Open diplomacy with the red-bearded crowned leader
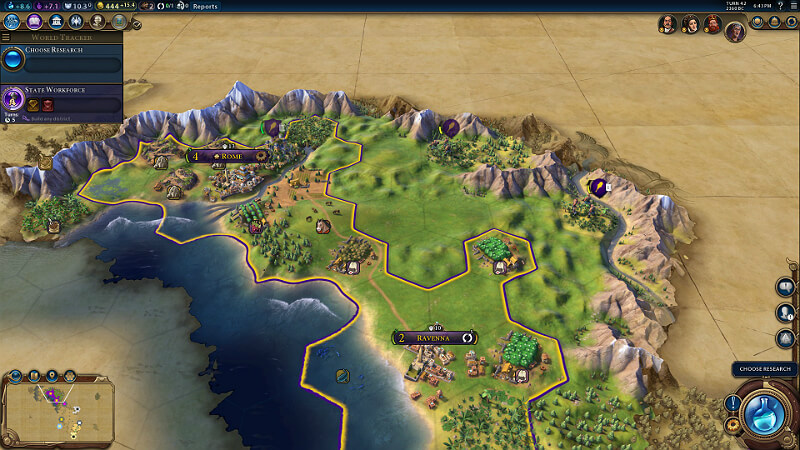The width and height of the screenshot is (800, 450). (x=712, y=23)
